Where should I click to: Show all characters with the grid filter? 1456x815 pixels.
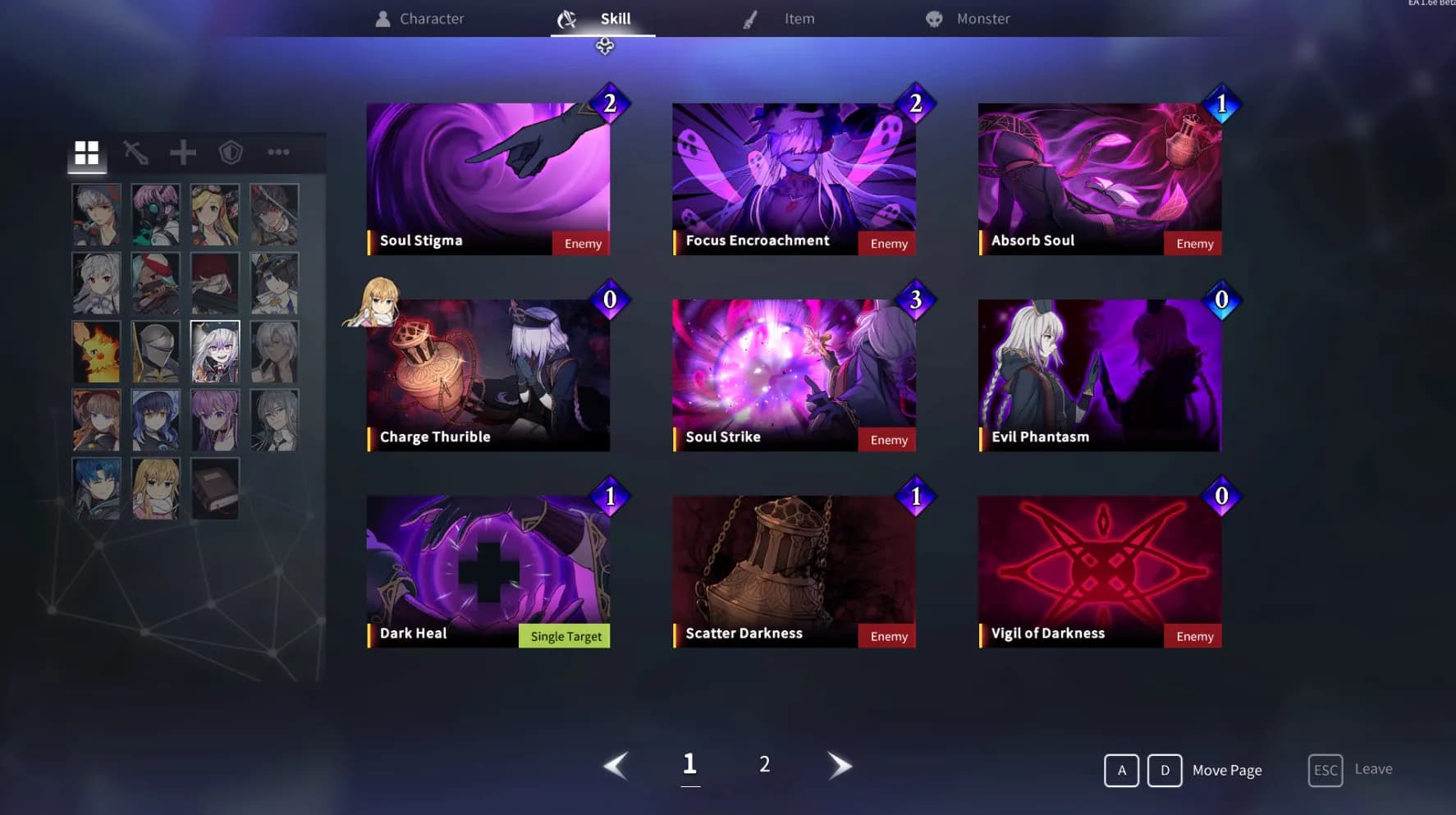(87, 153)
